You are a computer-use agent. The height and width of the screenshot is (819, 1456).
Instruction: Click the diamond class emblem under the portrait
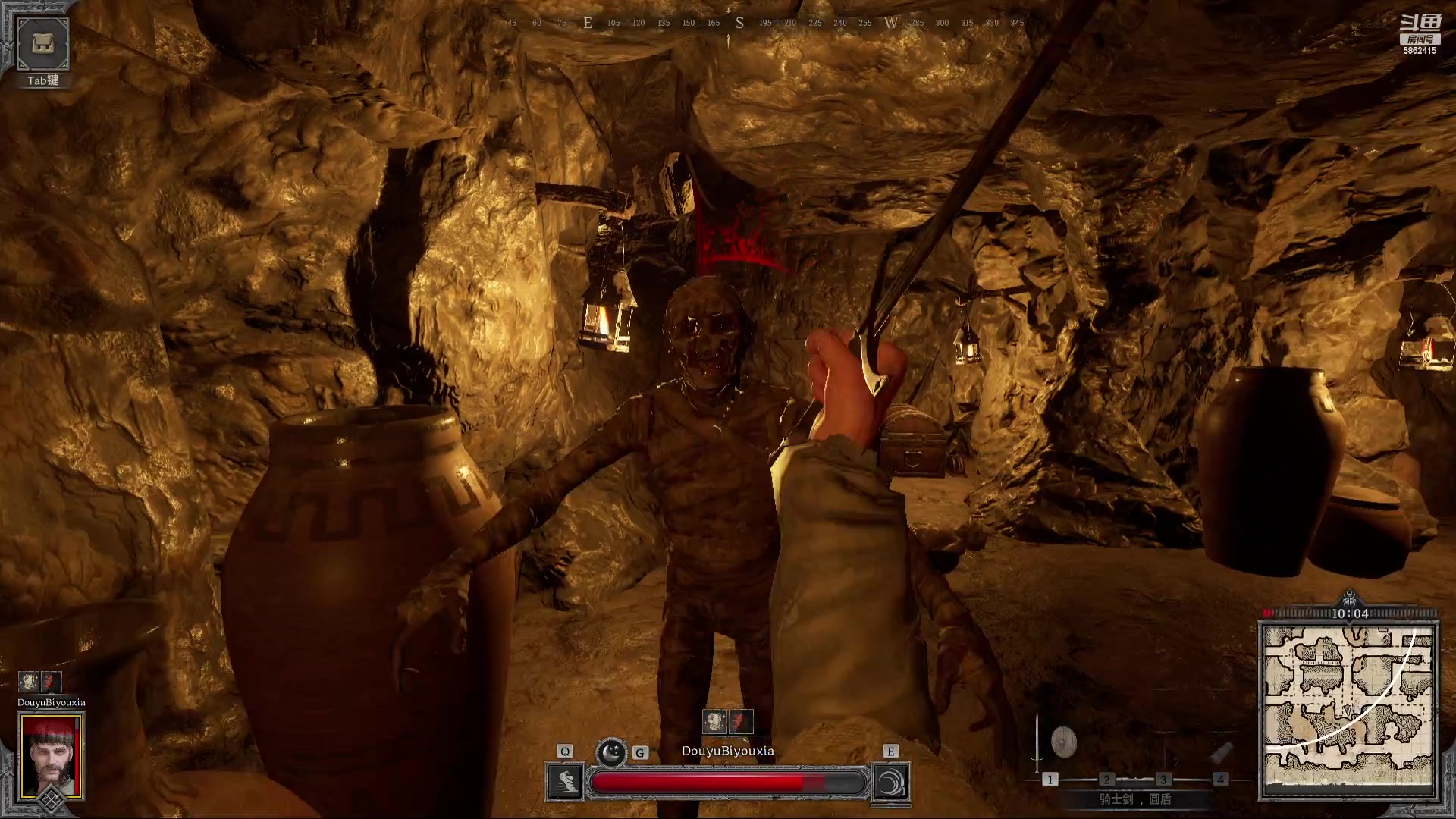52,800
